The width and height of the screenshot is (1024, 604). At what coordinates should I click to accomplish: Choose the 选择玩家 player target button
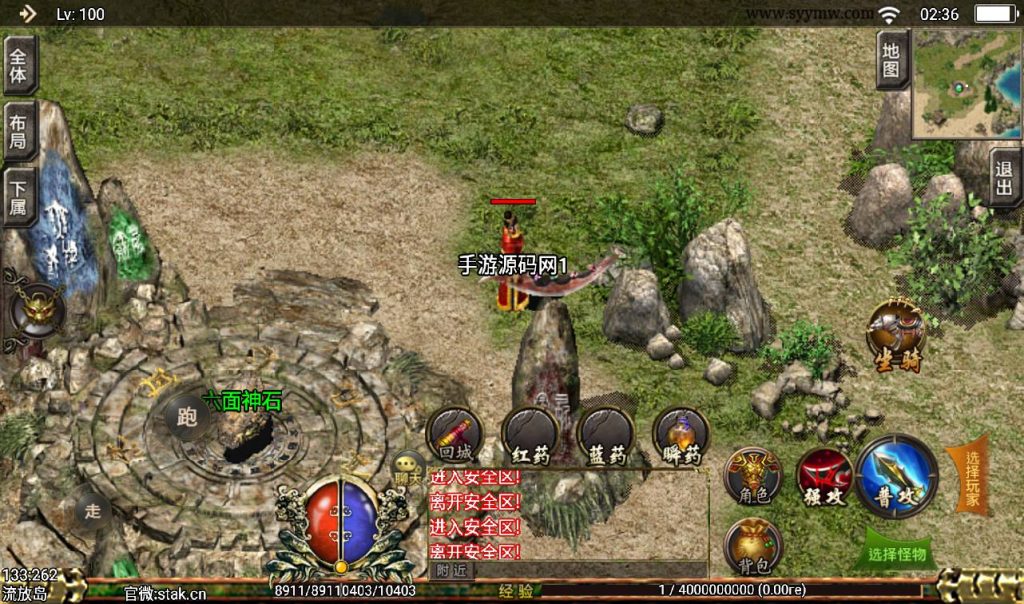click(971, 477)
